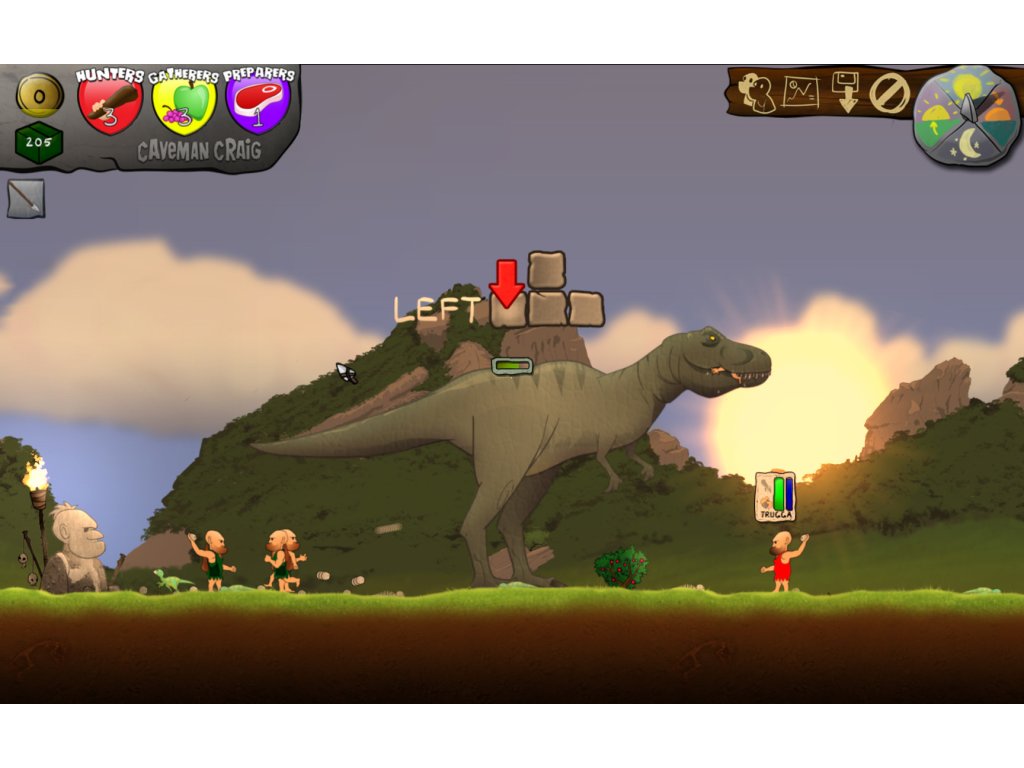The image size is (1024, 768).
Task: Click the green food crate icon
Action: click(x=39, y=143)
